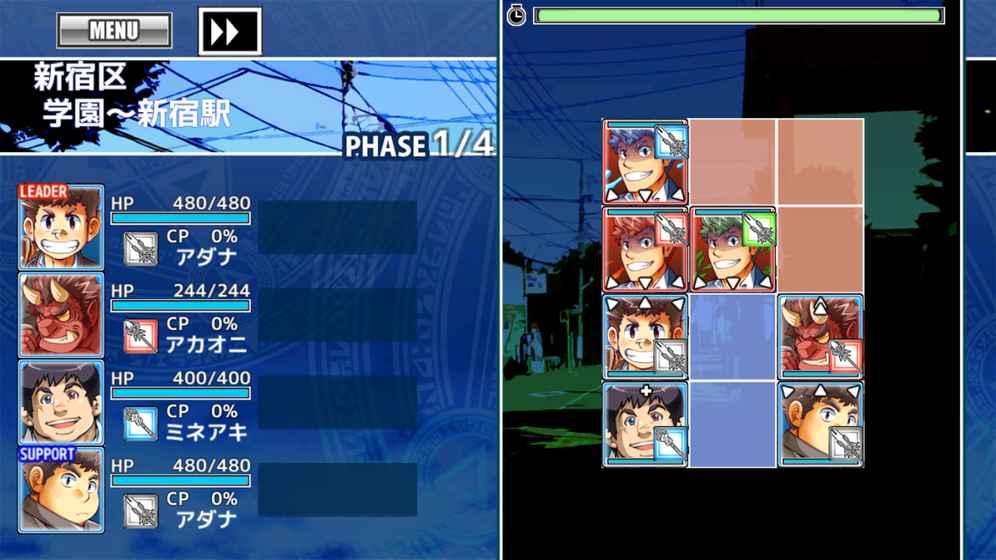
Task: Target the red-haired enemy tile on the board
Action: (645, 250)
